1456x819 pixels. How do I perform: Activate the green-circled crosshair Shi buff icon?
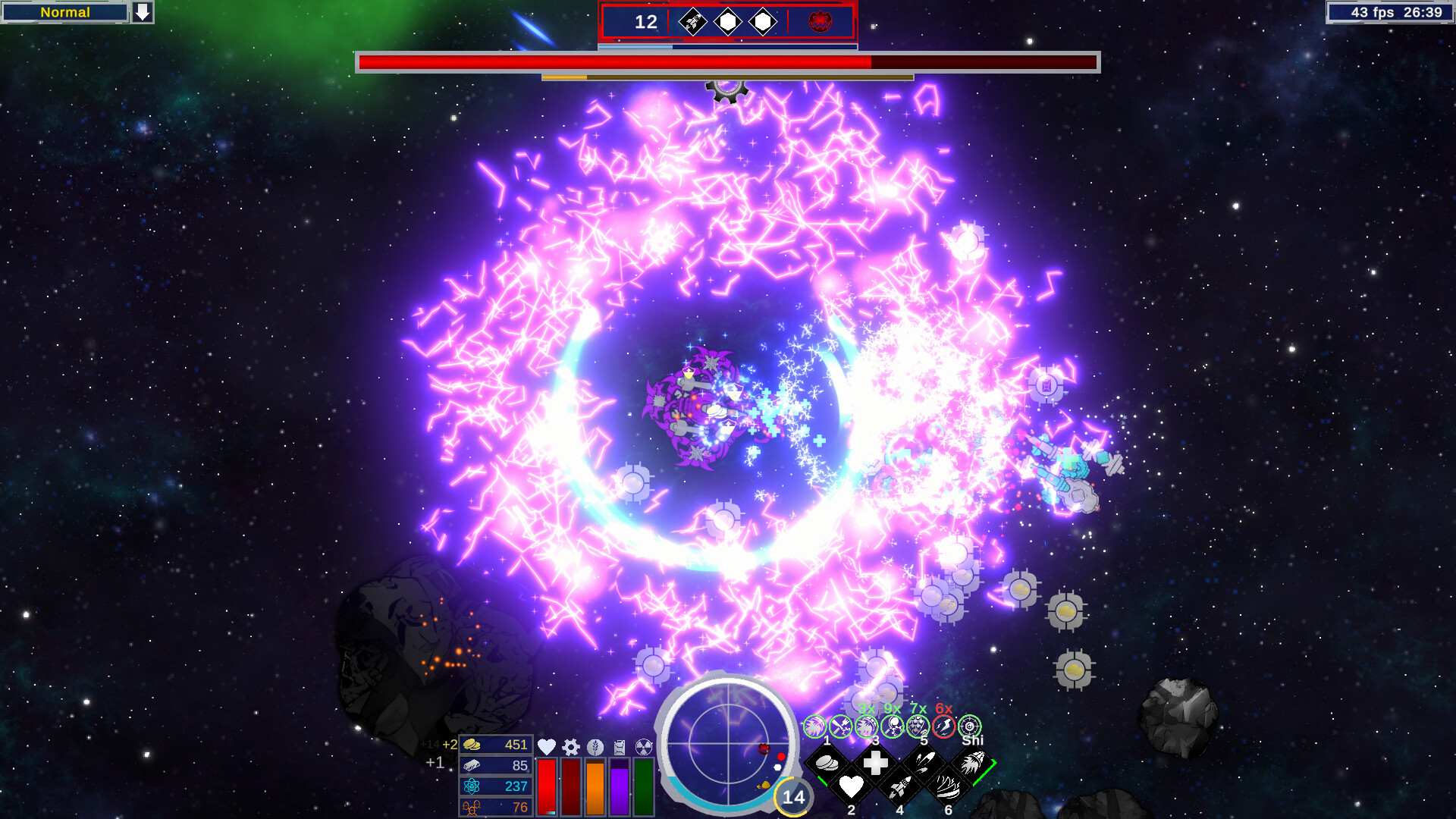tap(969, 726)
